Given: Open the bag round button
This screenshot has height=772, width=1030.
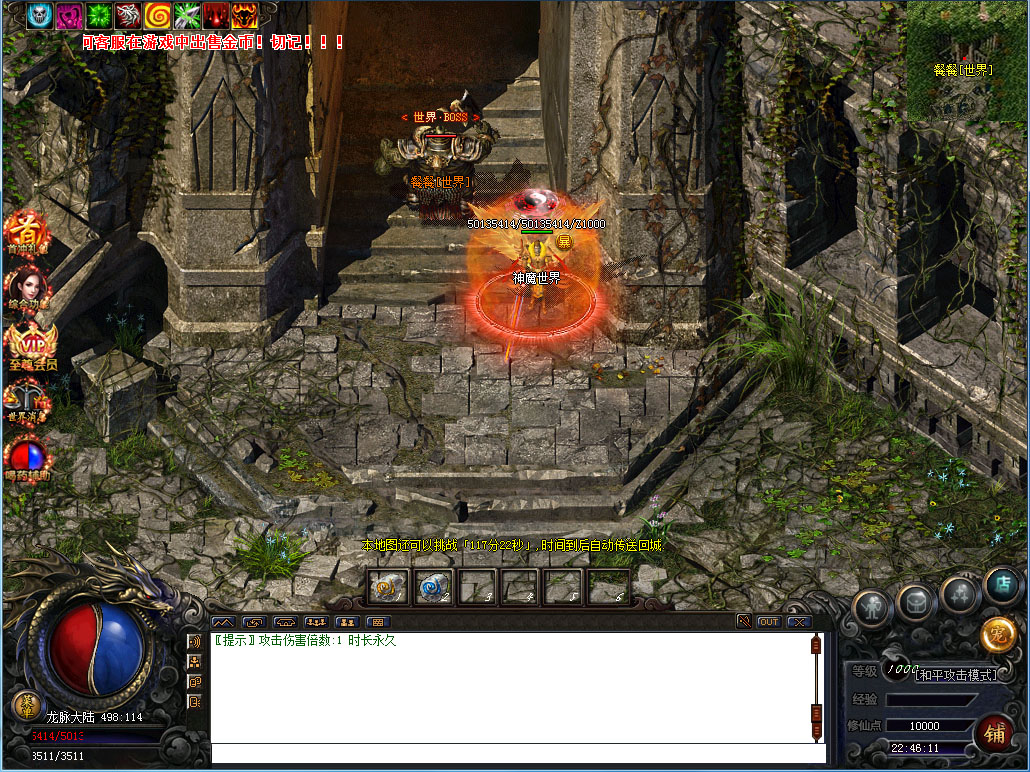Looking at the screenshot, I should [916, 601].
